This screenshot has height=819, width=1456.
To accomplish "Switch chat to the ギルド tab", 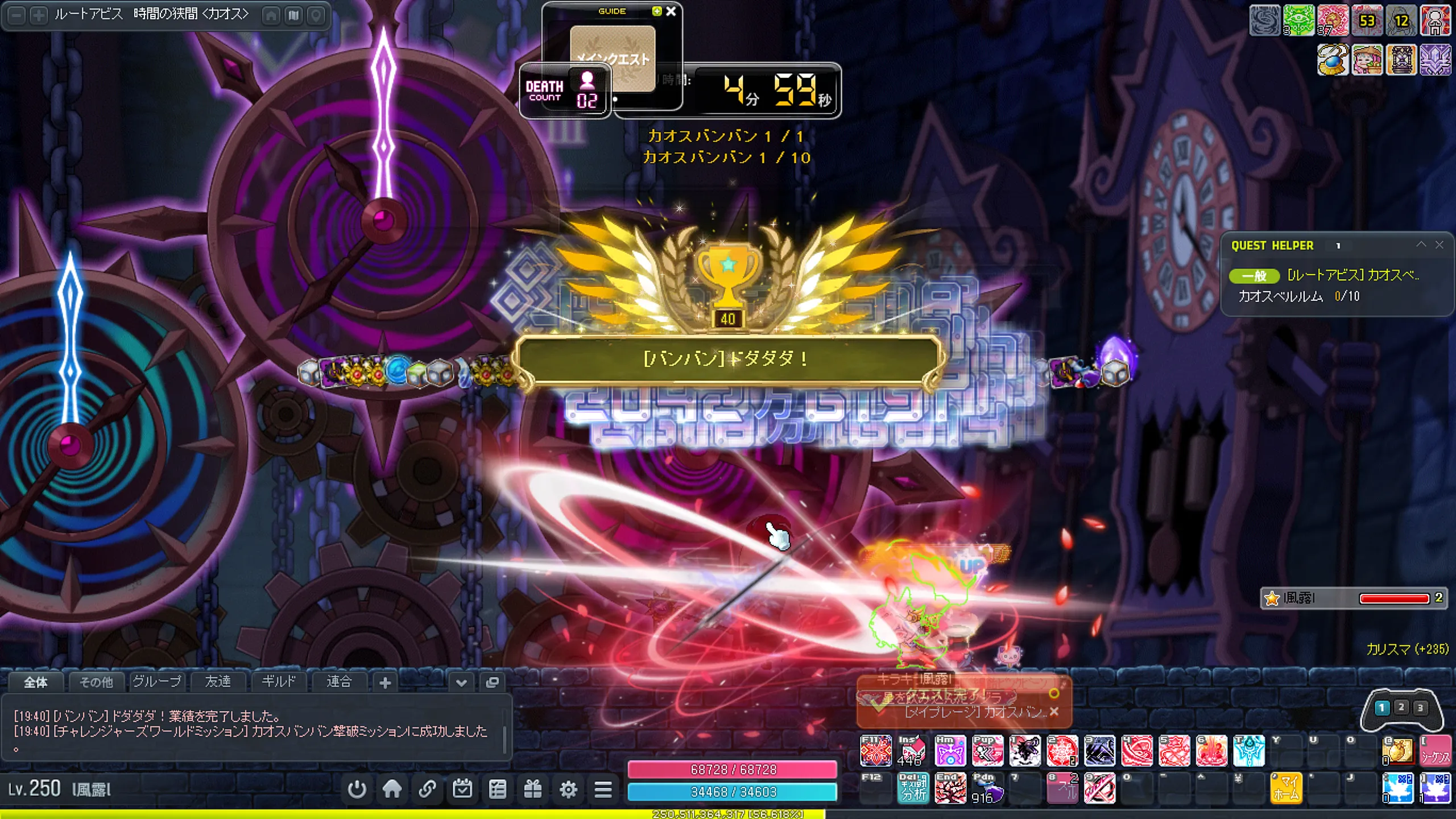I will [279, 681].
